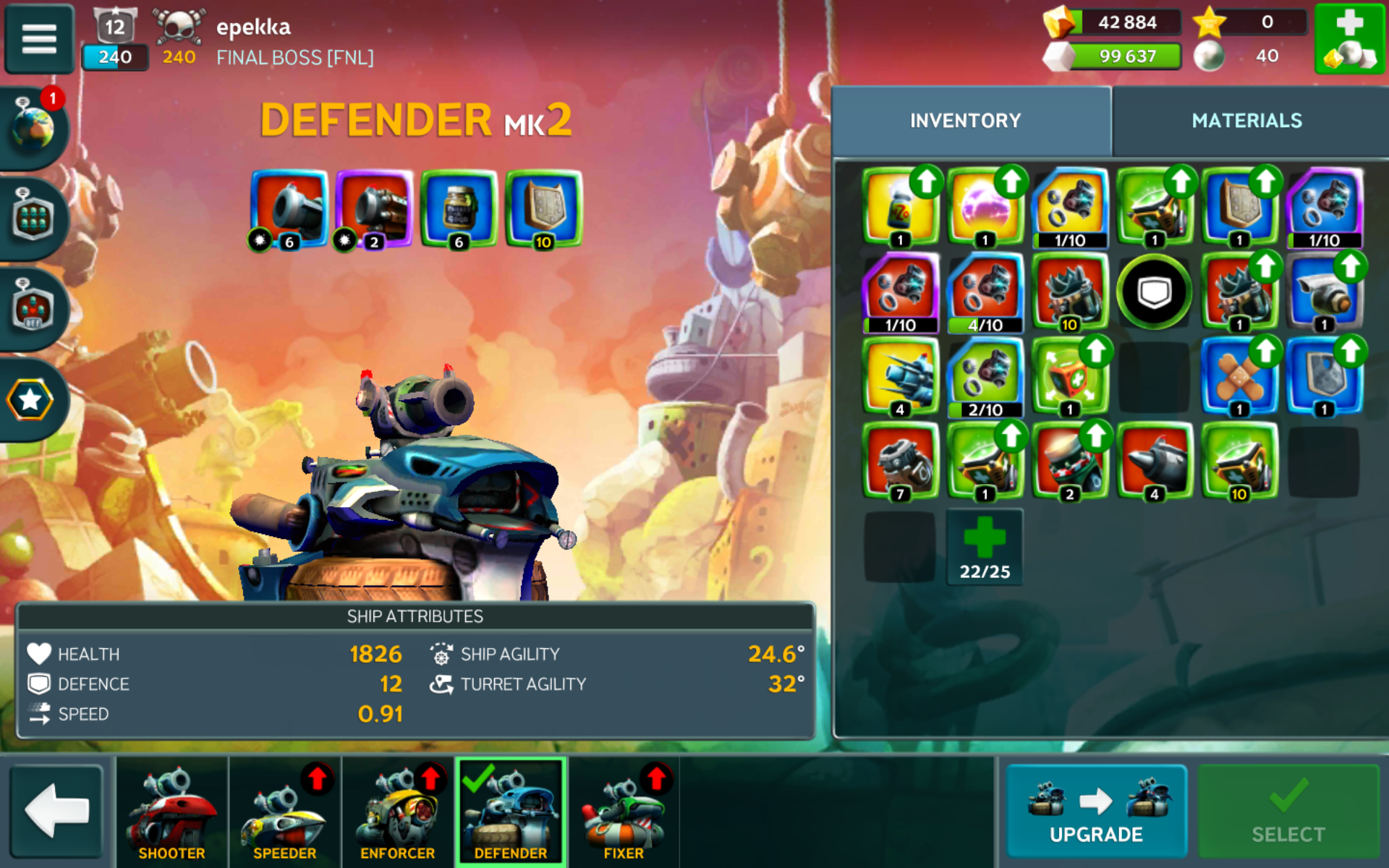Switch to the Materials tab
1389x868 pixels.
1246,121
